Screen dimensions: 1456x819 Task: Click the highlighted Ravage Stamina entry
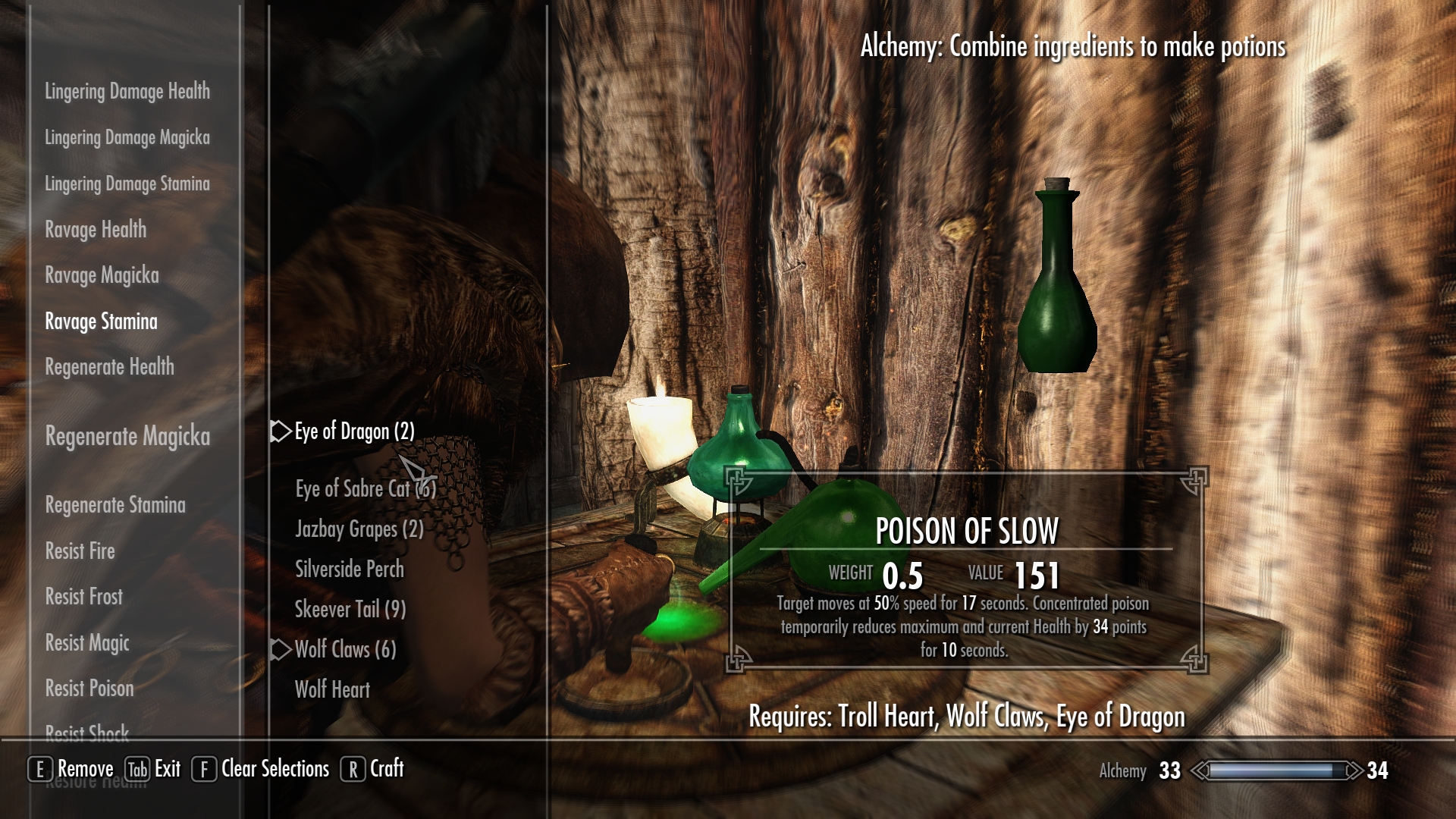(101, 322)
